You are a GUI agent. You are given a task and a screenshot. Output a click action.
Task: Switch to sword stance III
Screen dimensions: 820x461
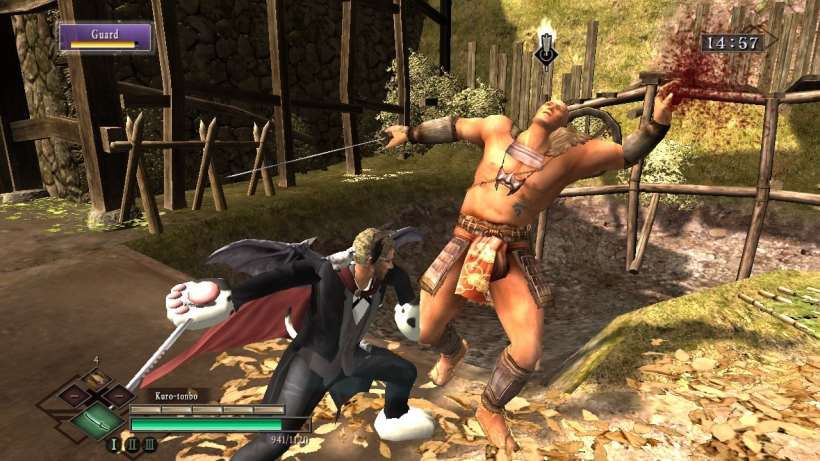pyautogui.click(x=150, y=445)
